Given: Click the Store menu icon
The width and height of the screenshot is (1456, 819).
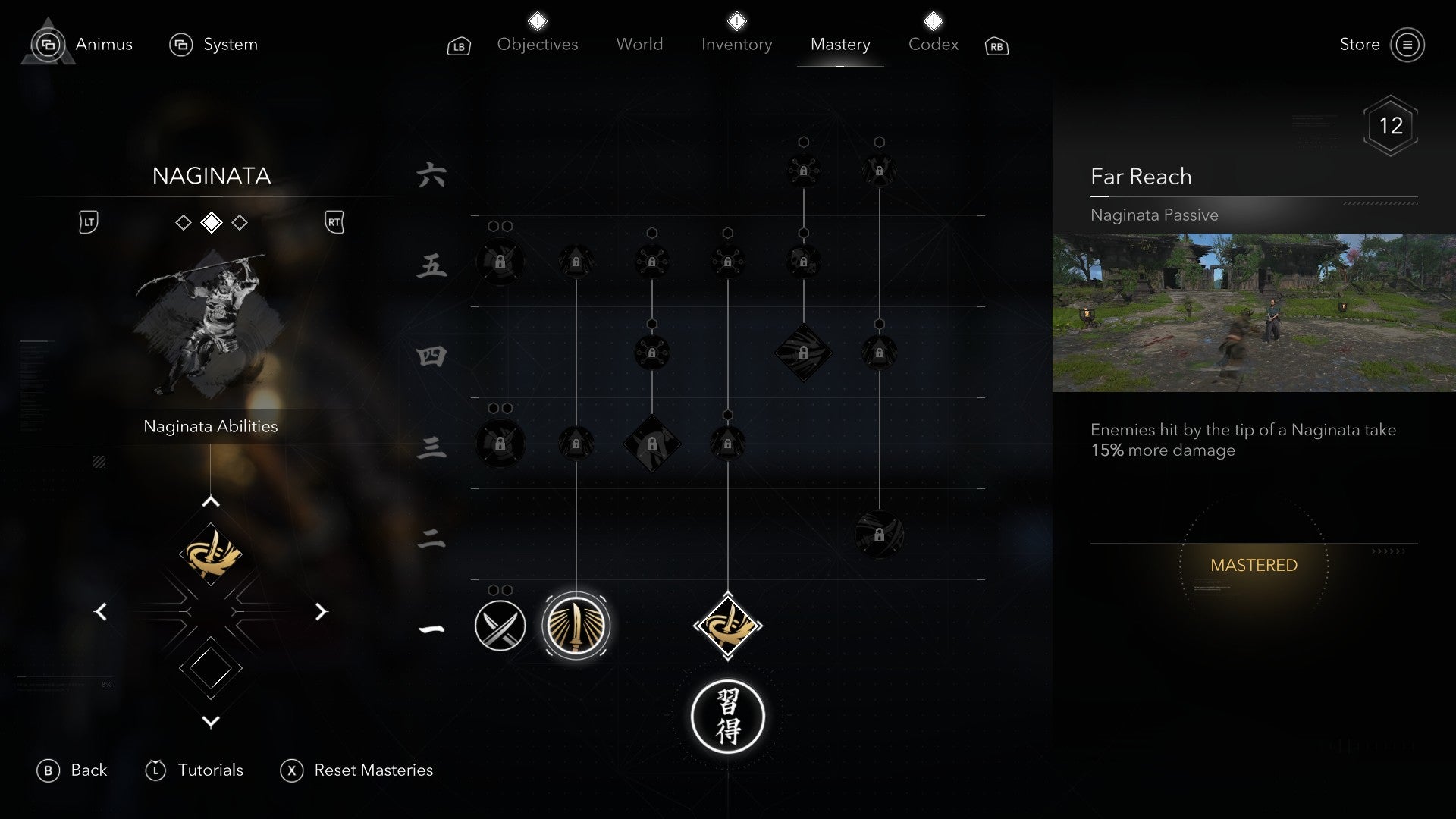Looking at the screenshot, I should click(x=1408, y=45).
